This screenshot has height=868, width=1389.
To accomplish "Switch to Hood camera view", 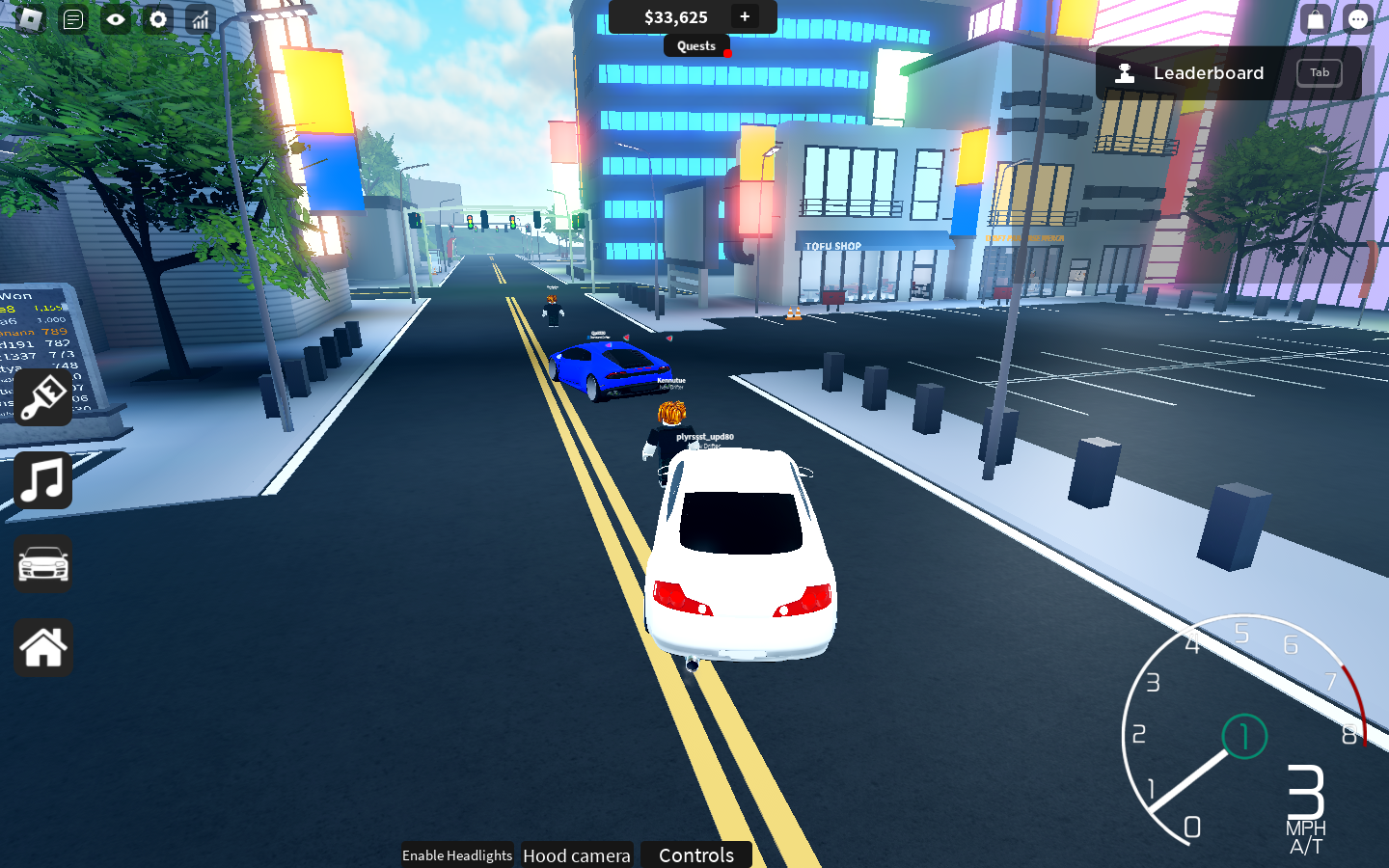I will tap(577, 855).
